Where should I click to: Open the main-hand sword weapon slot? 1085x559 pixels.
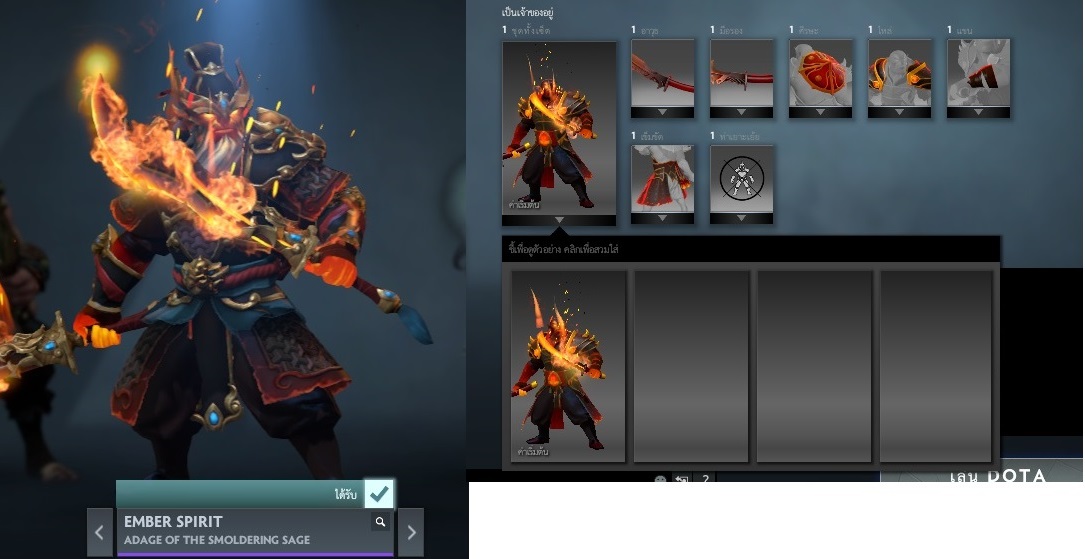point(663,72)
